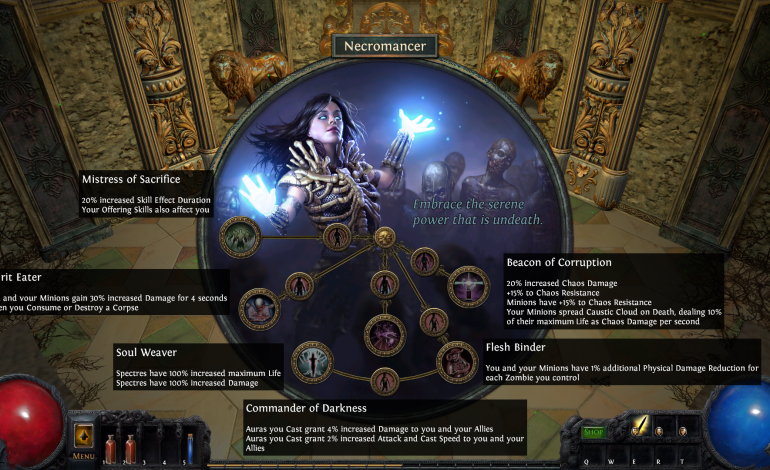The image size is (770, 470).
Task: Open the green Shop button
Action: click(x=594, y=432)
